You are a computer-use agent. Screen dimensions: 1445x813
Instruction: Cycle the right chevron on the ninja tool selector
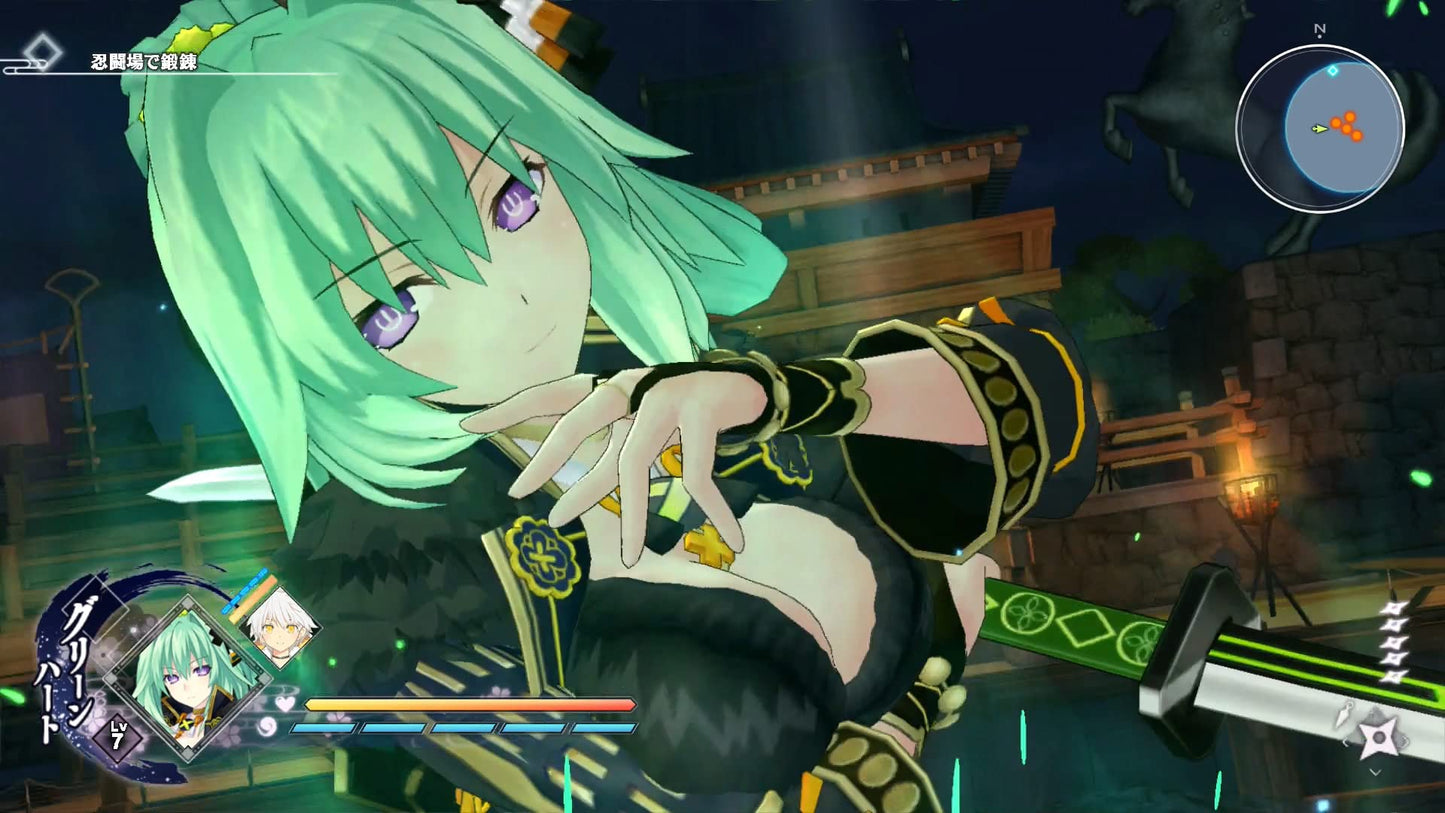point(1406,741)
